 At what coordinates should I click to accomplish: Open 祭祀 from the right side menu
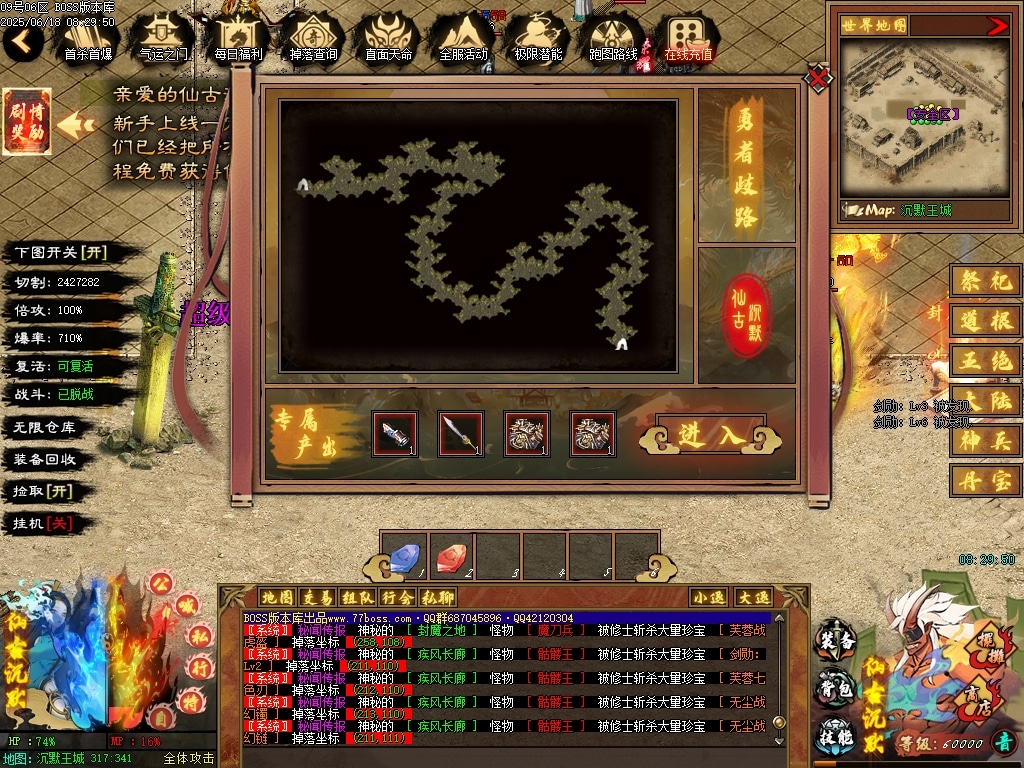coord(985,283)
